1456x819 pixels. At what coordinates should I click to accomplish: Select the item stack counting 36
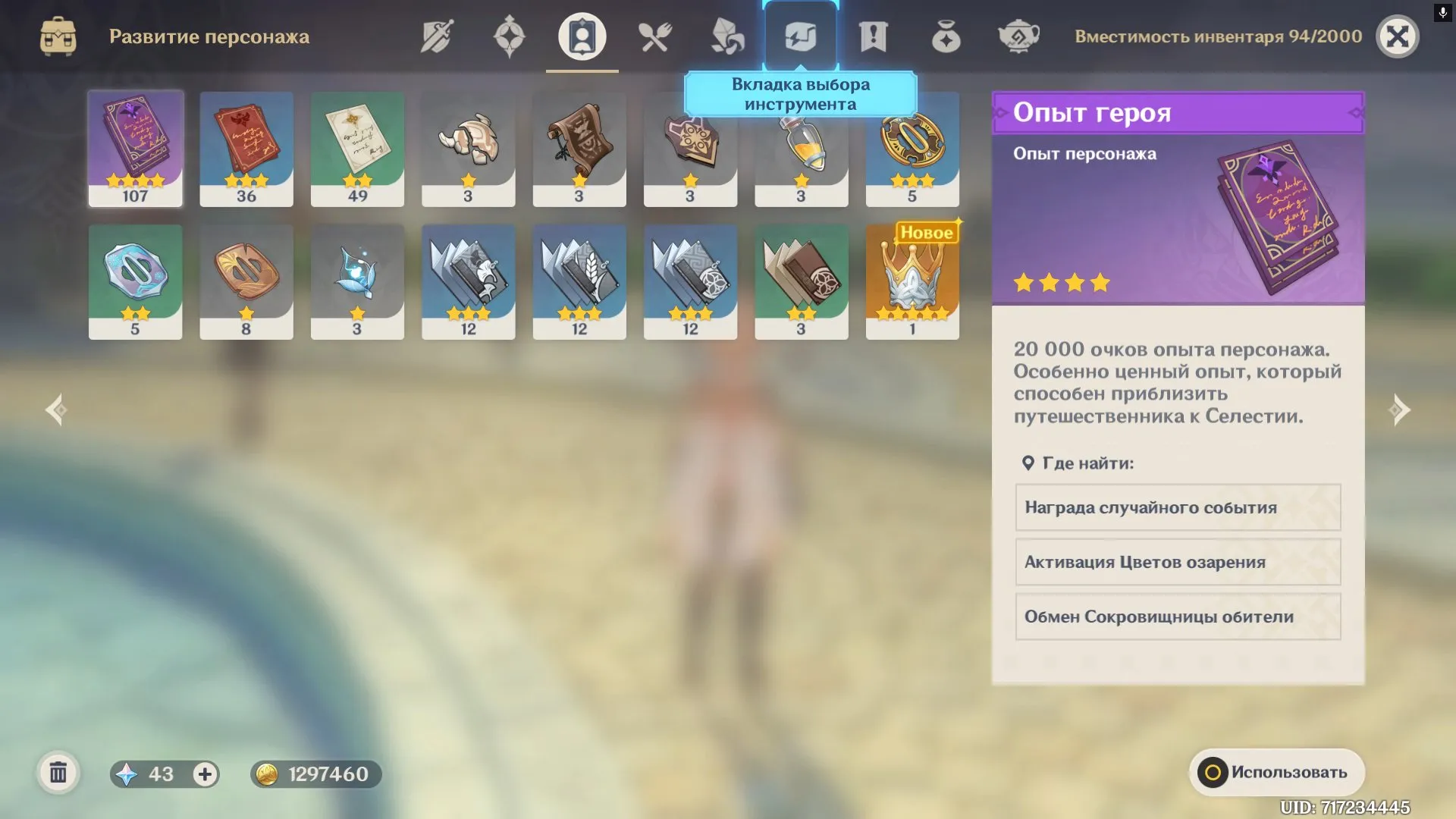click(246, 148)
